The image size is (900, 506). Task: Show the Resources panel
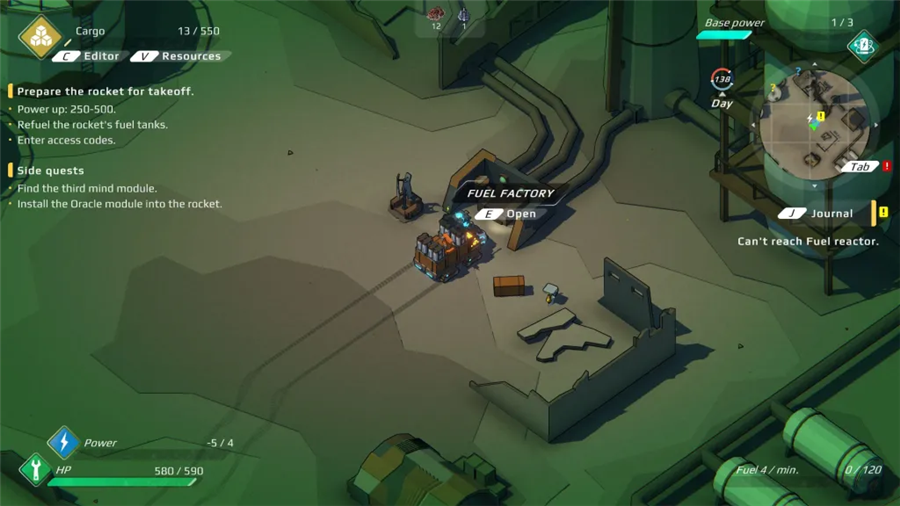[x=180, y=56]
